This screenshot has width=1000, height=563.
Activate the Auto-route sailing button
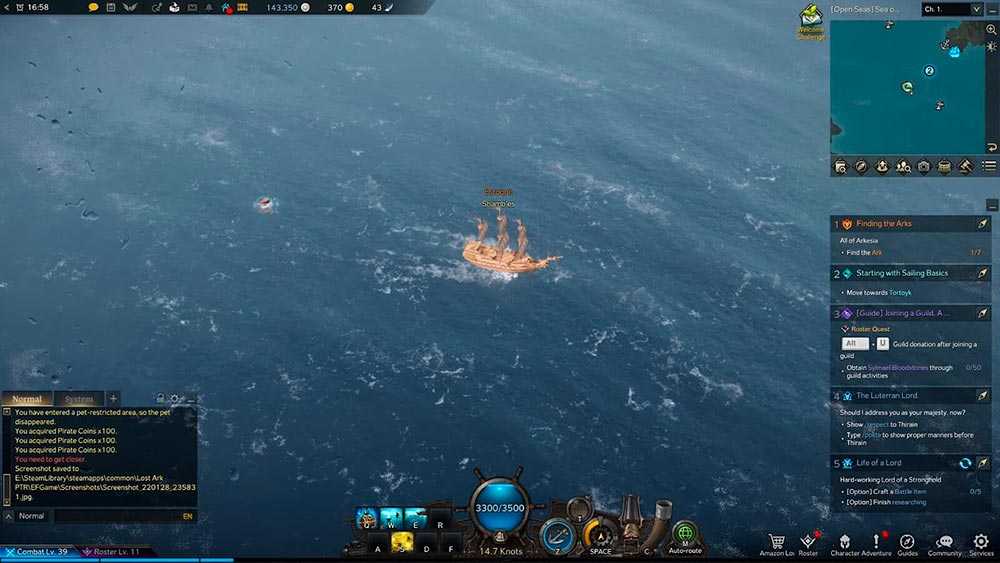(x=685, y=536)
